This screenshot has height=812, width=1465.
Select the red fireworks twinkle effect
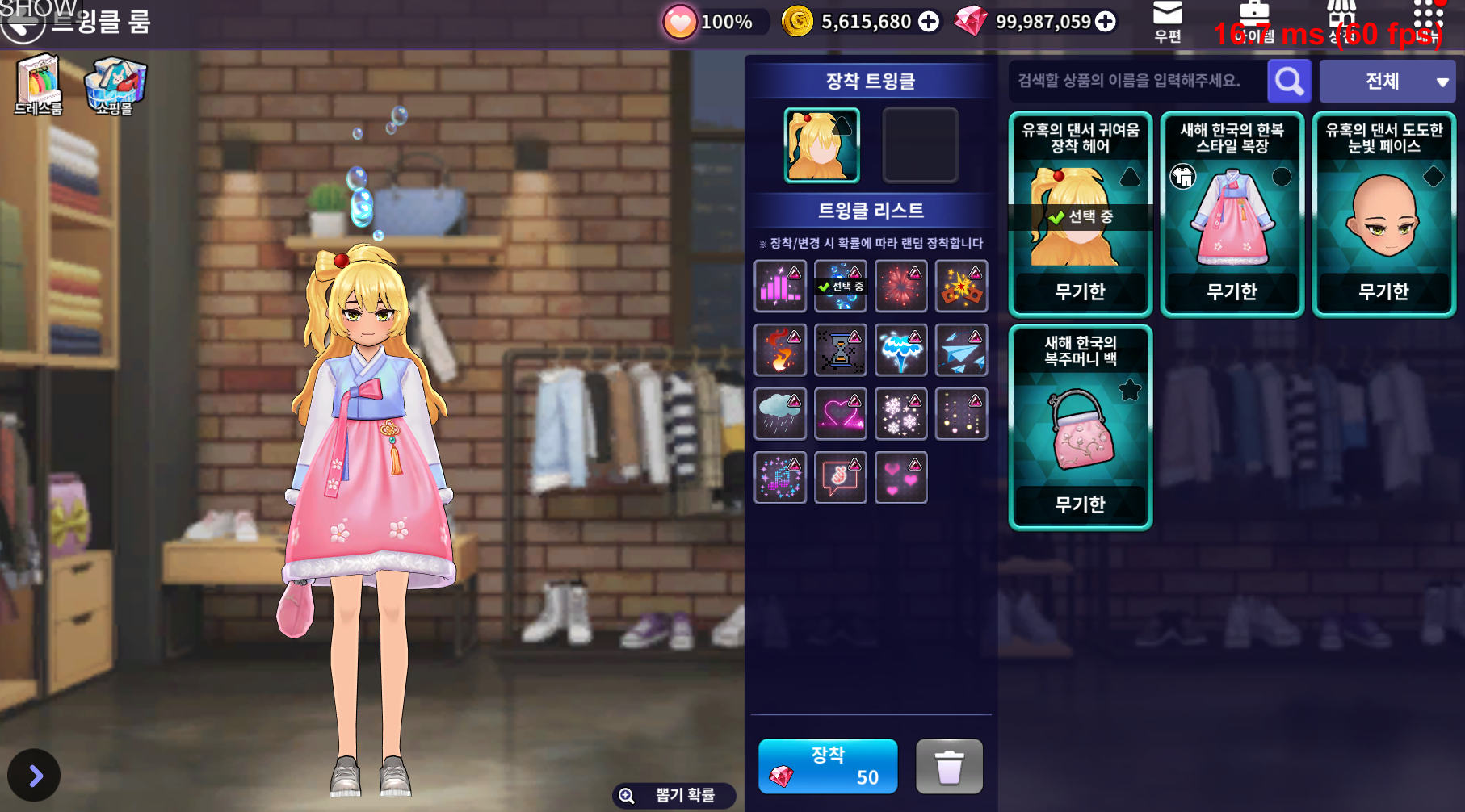900,286
